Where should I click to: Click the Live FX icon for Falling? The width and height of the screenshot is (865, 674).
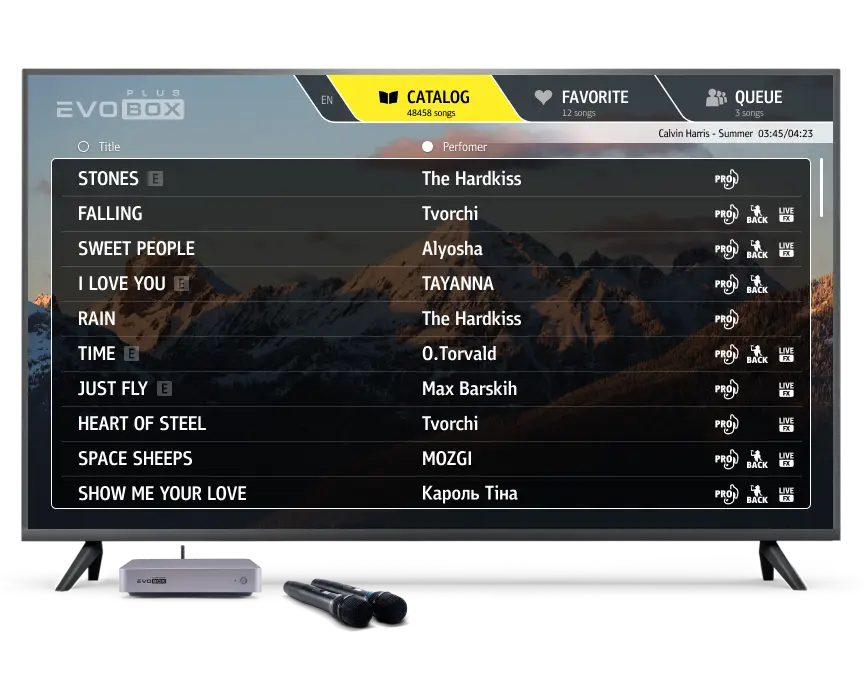(786, 214)
